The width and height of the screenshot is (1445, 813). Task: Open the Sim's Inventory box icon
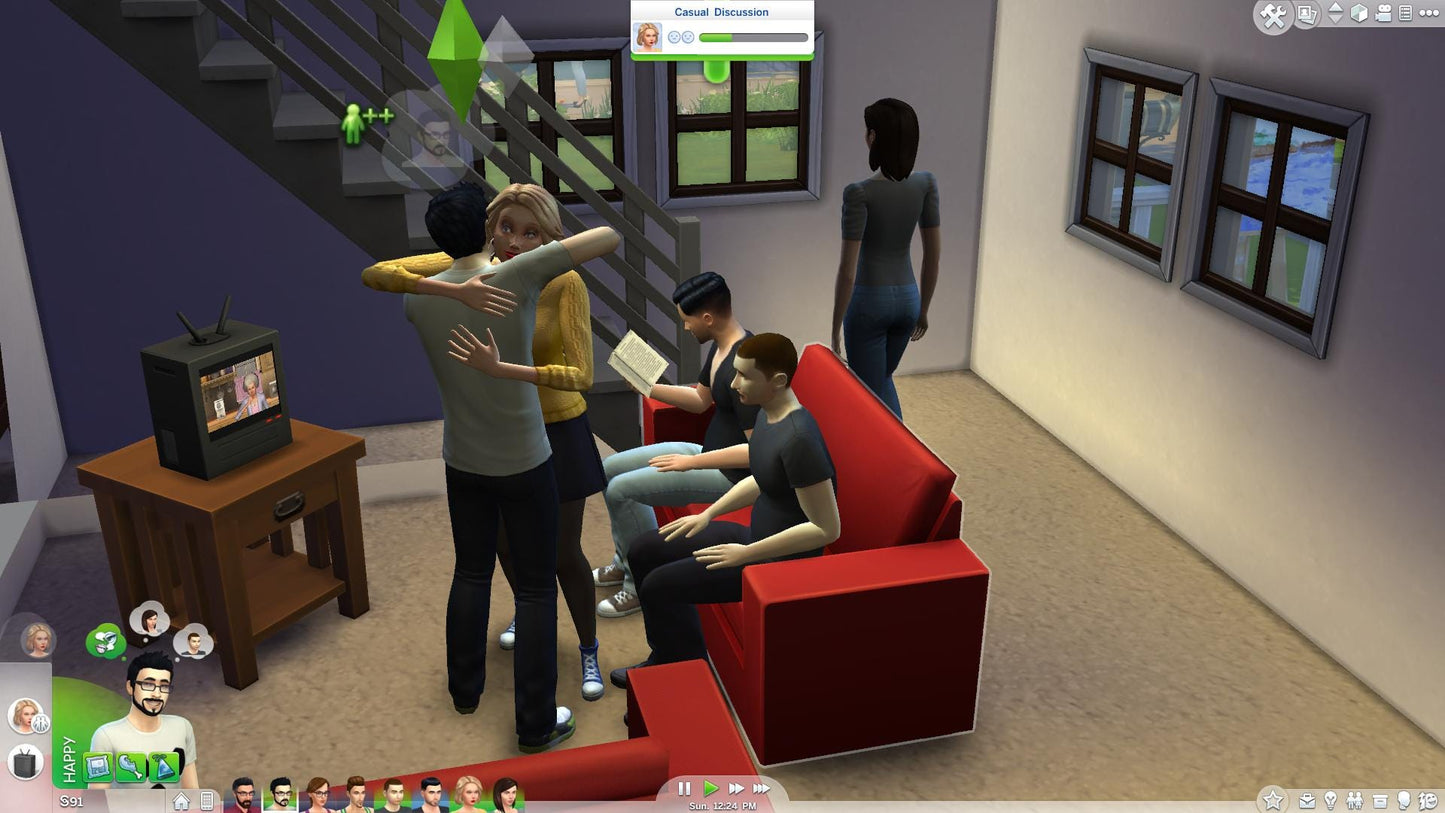point(1381,800)
